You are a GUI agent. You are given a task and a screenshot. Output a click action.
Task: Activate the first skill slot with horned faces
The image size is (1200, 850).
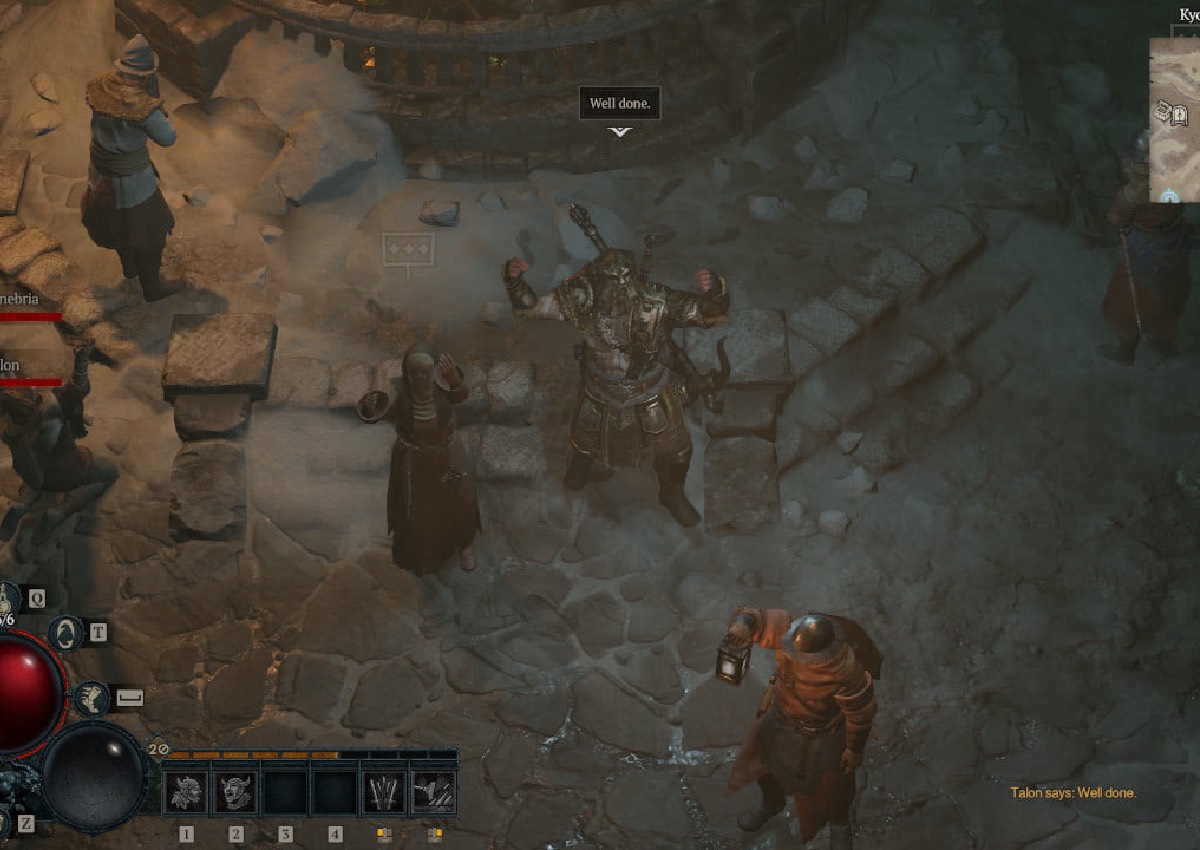pos(186,793)
